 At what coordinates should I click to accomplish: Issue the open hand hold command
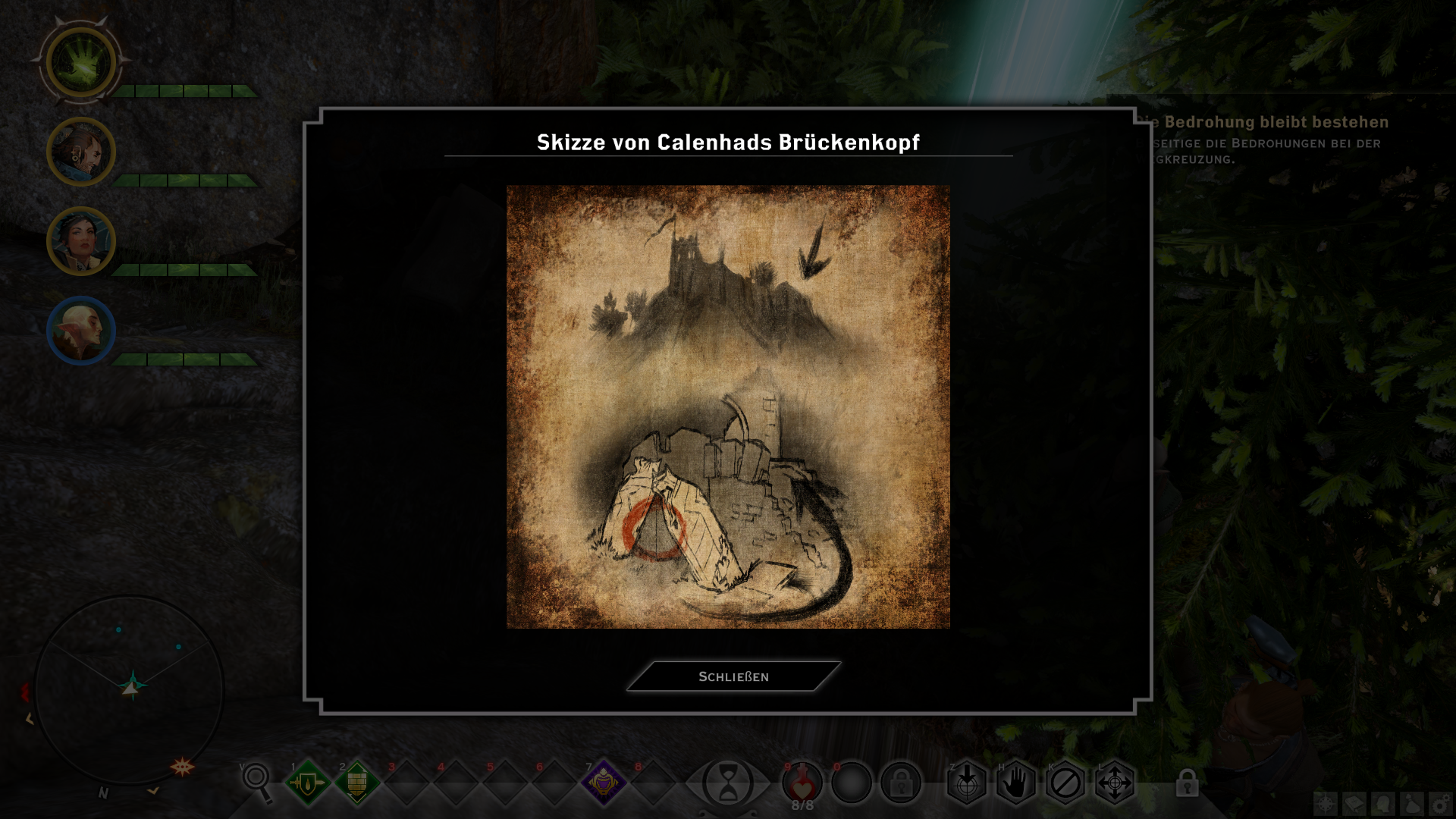click(x=1016, y=782)
